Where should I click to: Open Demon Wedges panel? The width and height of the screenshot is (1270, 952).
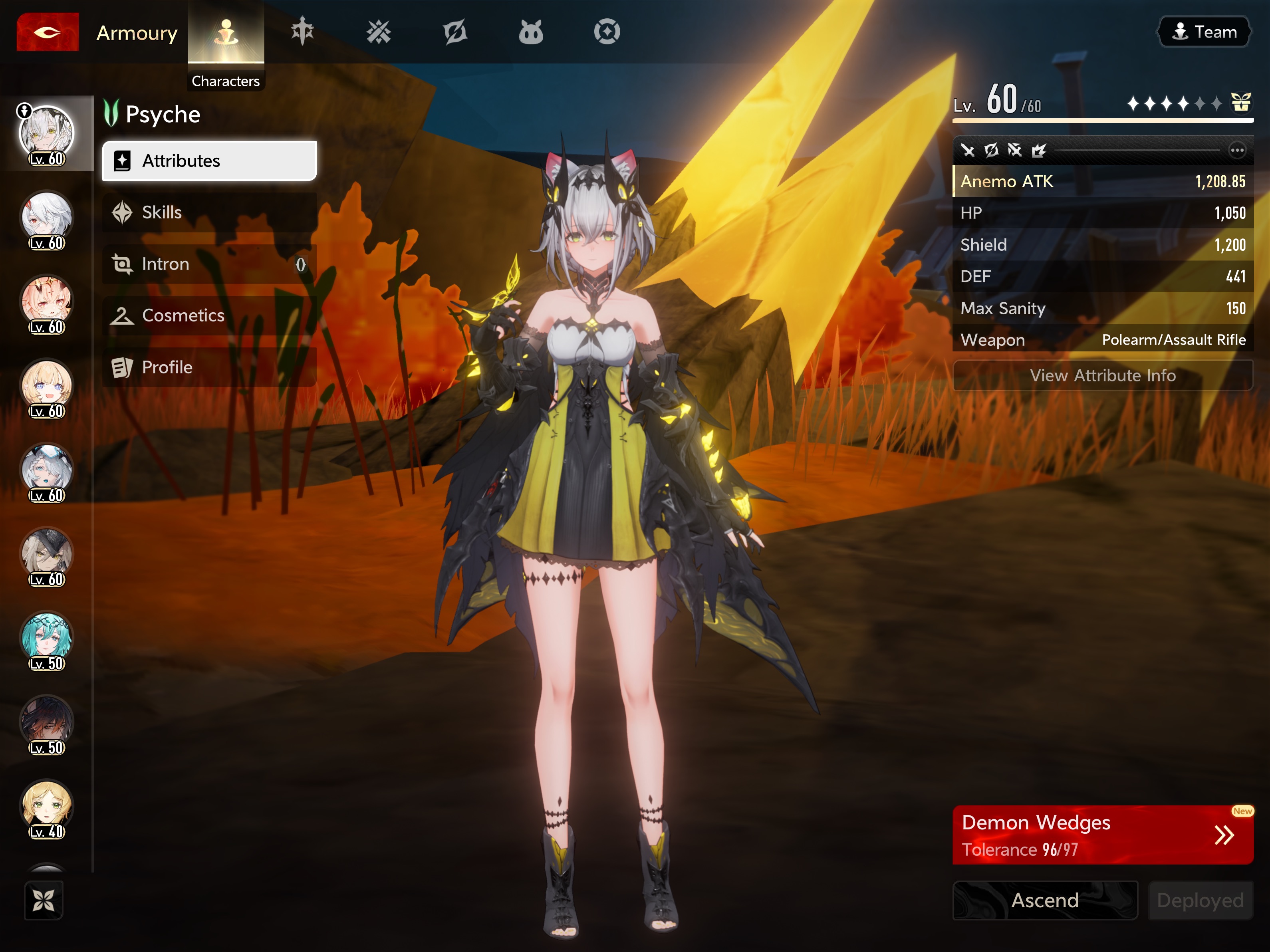point(1102,835)
